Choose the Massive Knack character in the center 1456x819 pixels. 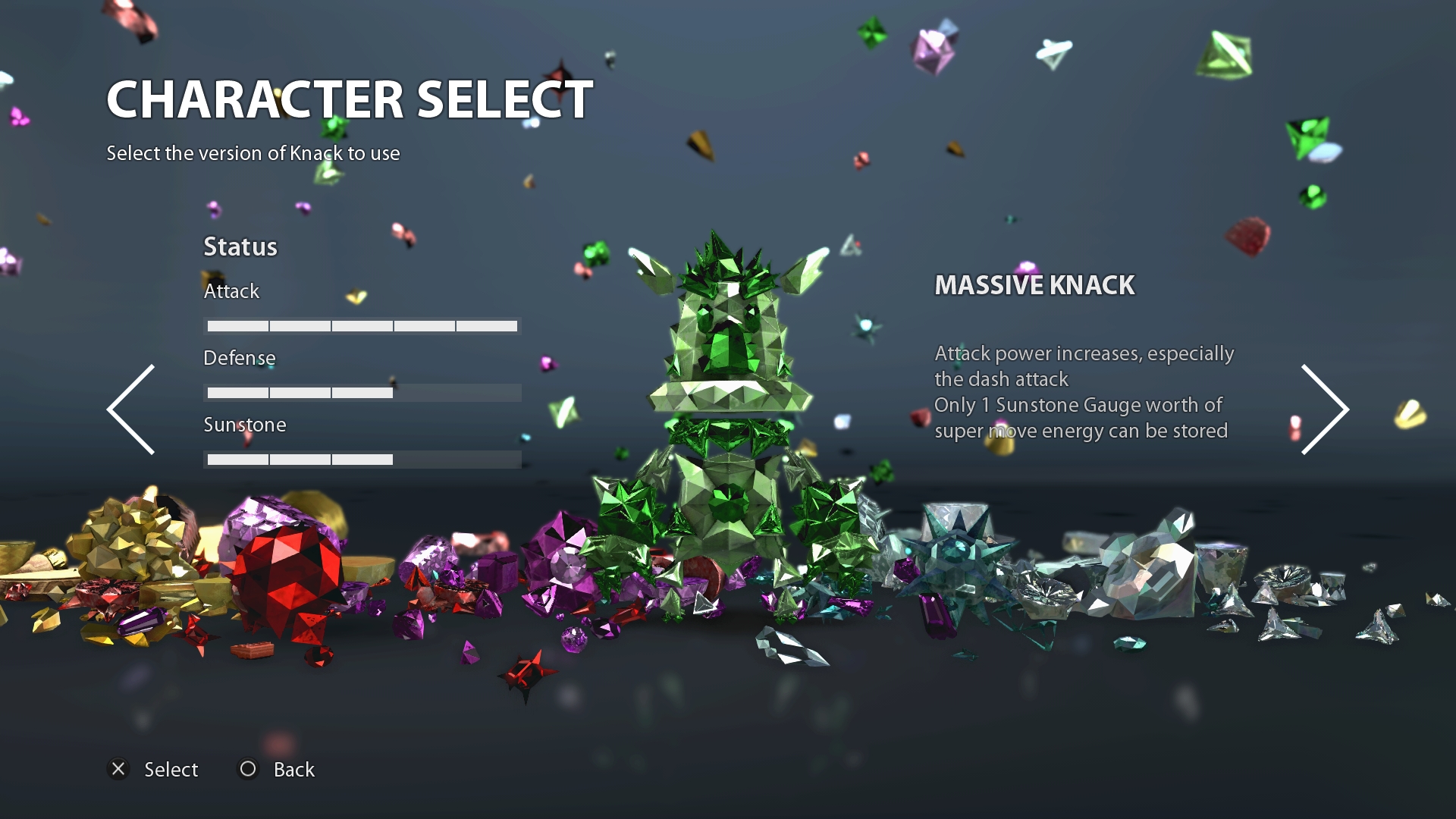click(728, 425)
